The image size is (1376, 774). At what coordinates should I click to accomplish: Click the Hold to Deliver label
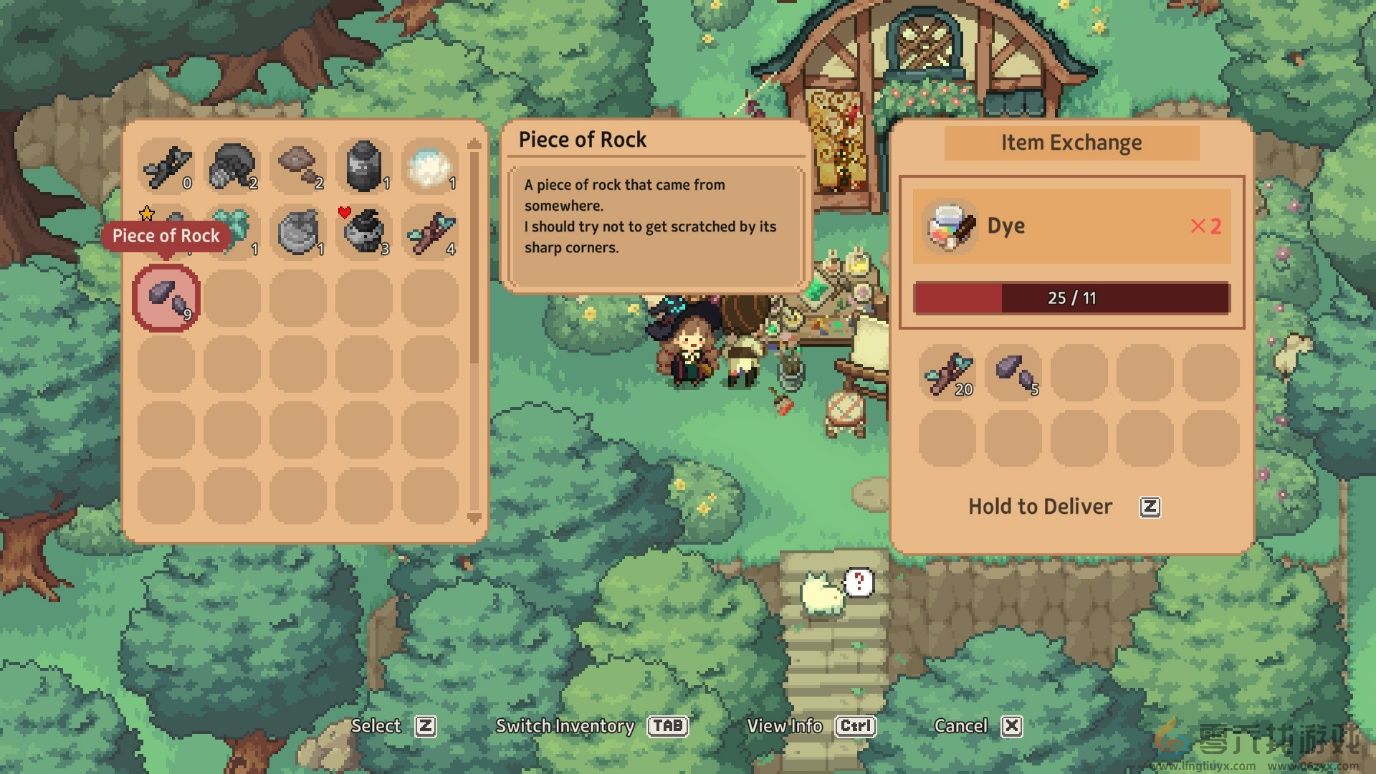click(1040, 507)
